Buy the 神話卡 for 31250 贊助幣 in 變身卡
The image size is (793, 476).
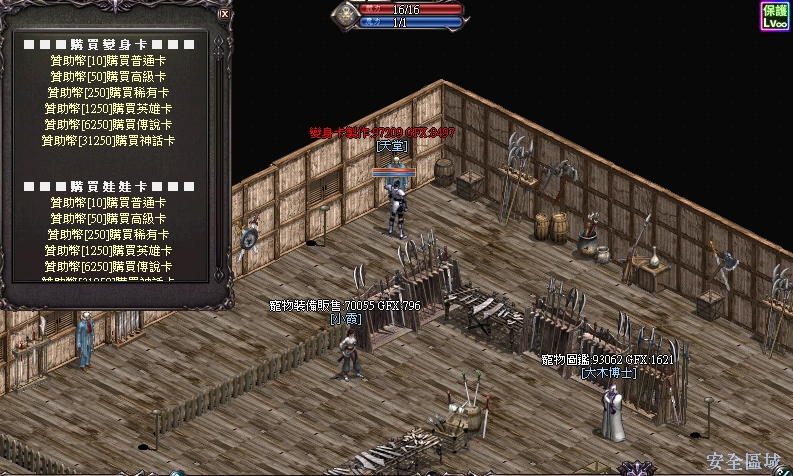coord(108,141)
